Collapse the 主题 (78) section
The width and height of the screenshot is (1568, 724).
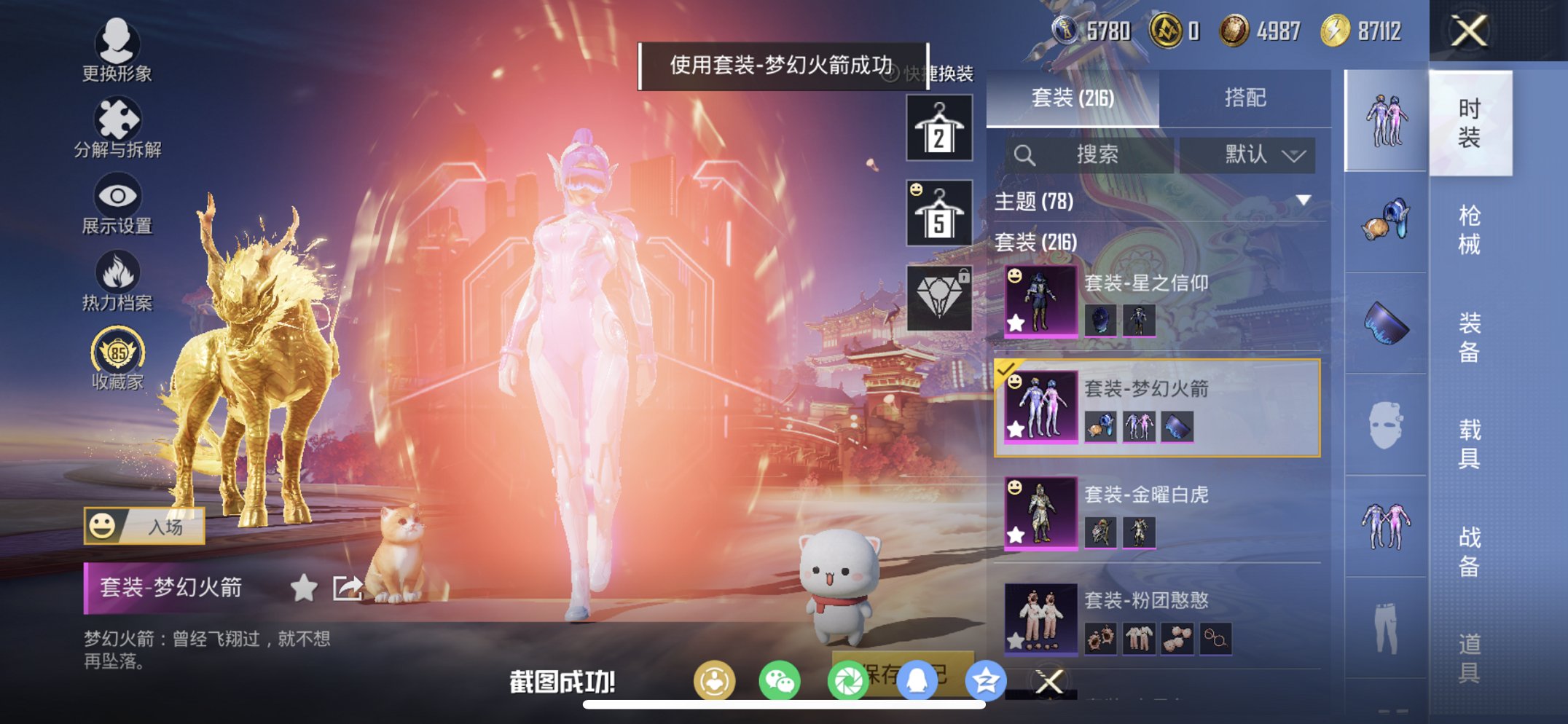coord(1304,202)
